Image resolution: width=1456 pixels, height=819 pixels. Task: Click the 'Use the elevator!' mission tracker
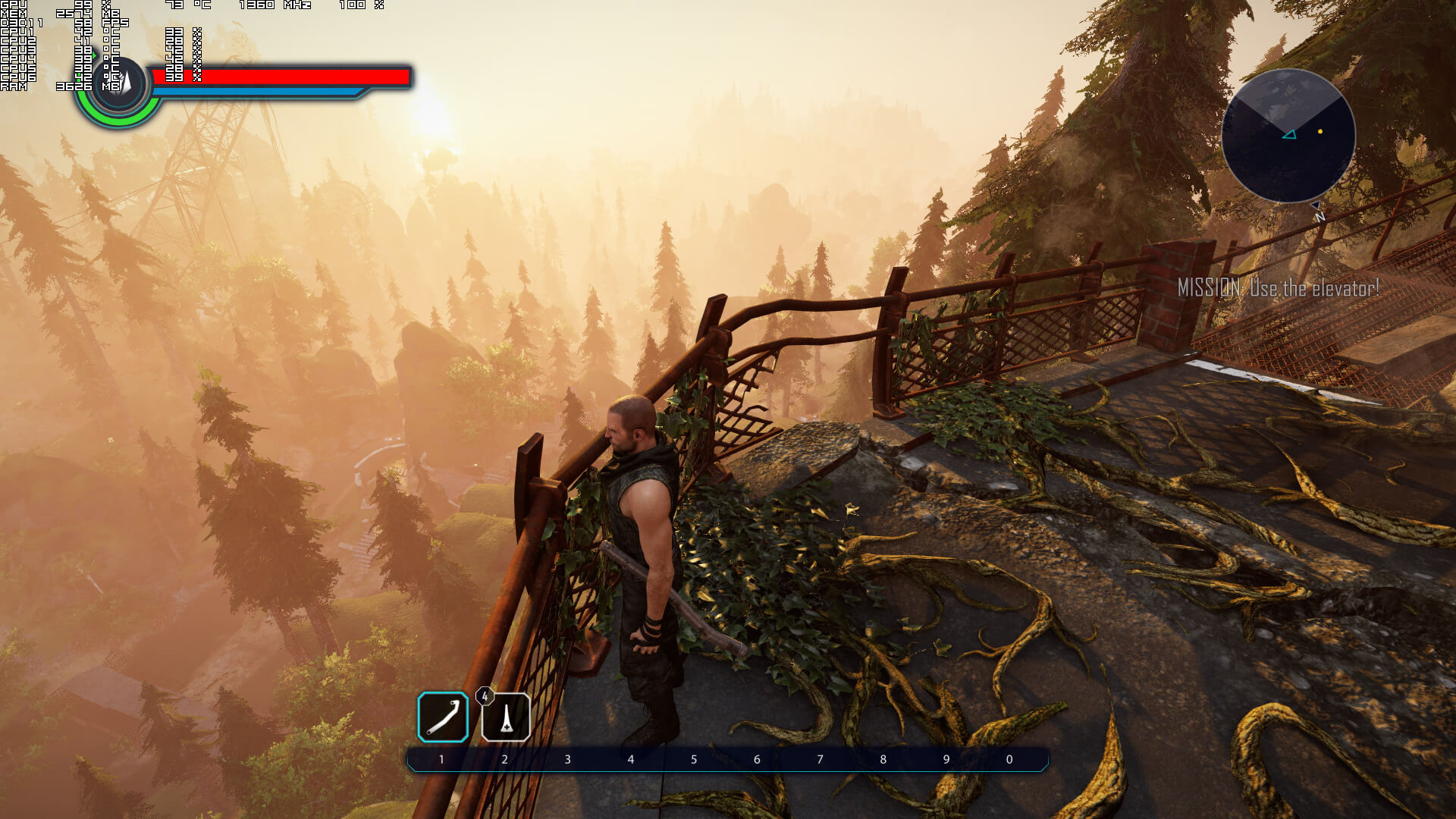1278,288
